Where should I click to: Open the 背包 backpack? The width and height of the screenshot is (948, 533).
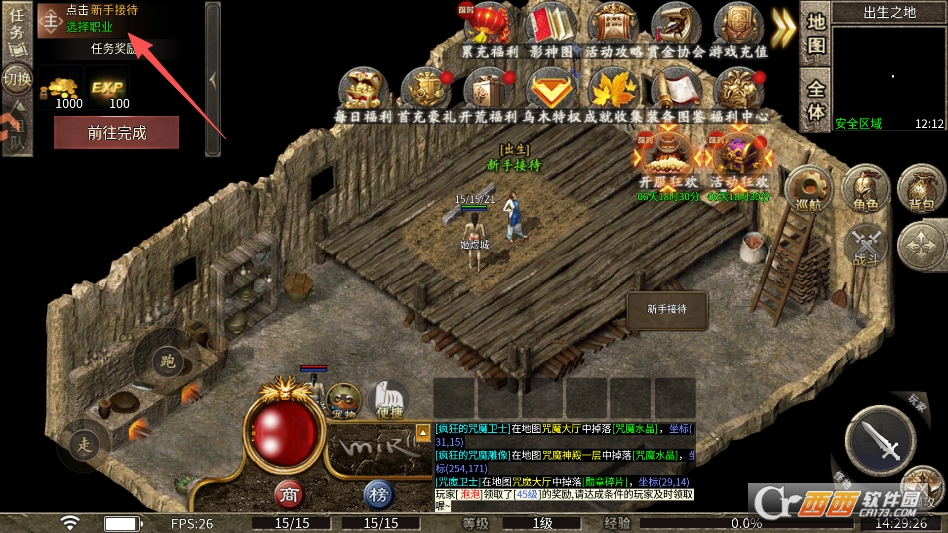pyautogui.click(x=921, y=190)
